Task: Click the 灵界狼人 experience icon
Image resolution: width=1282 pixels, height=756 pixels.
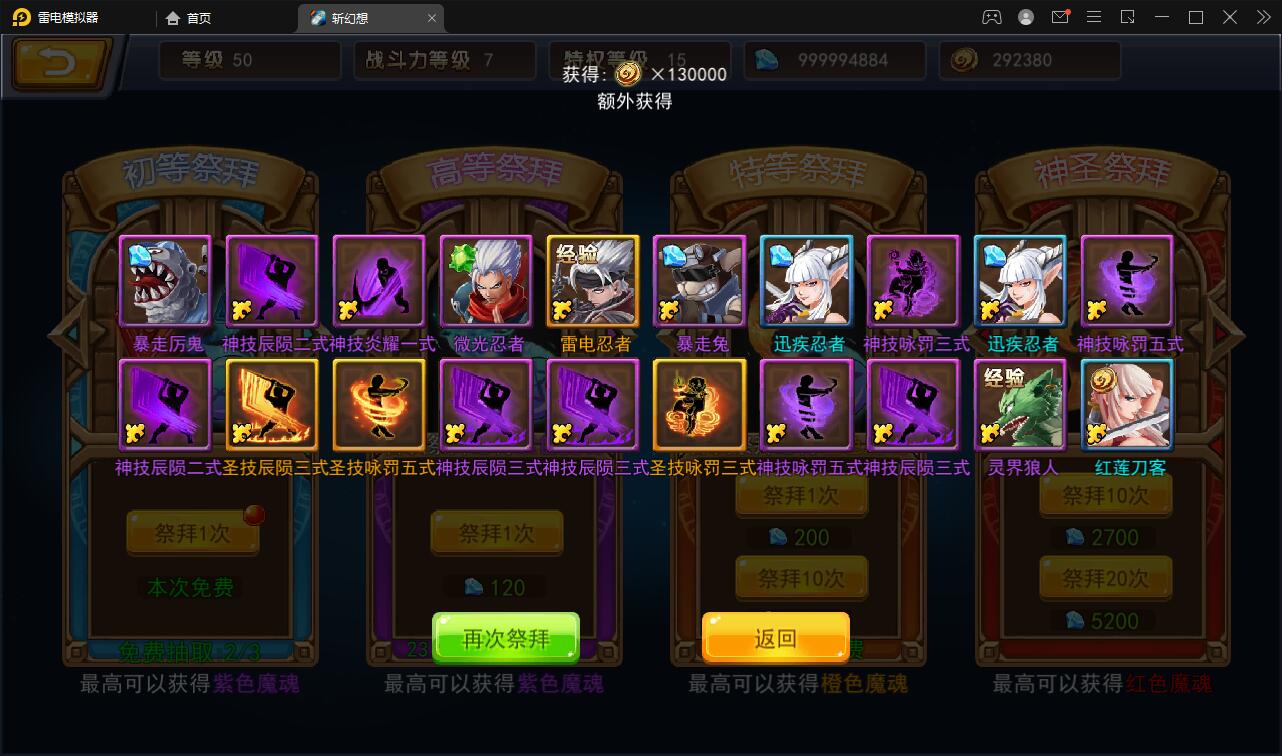Action: 1020,404
